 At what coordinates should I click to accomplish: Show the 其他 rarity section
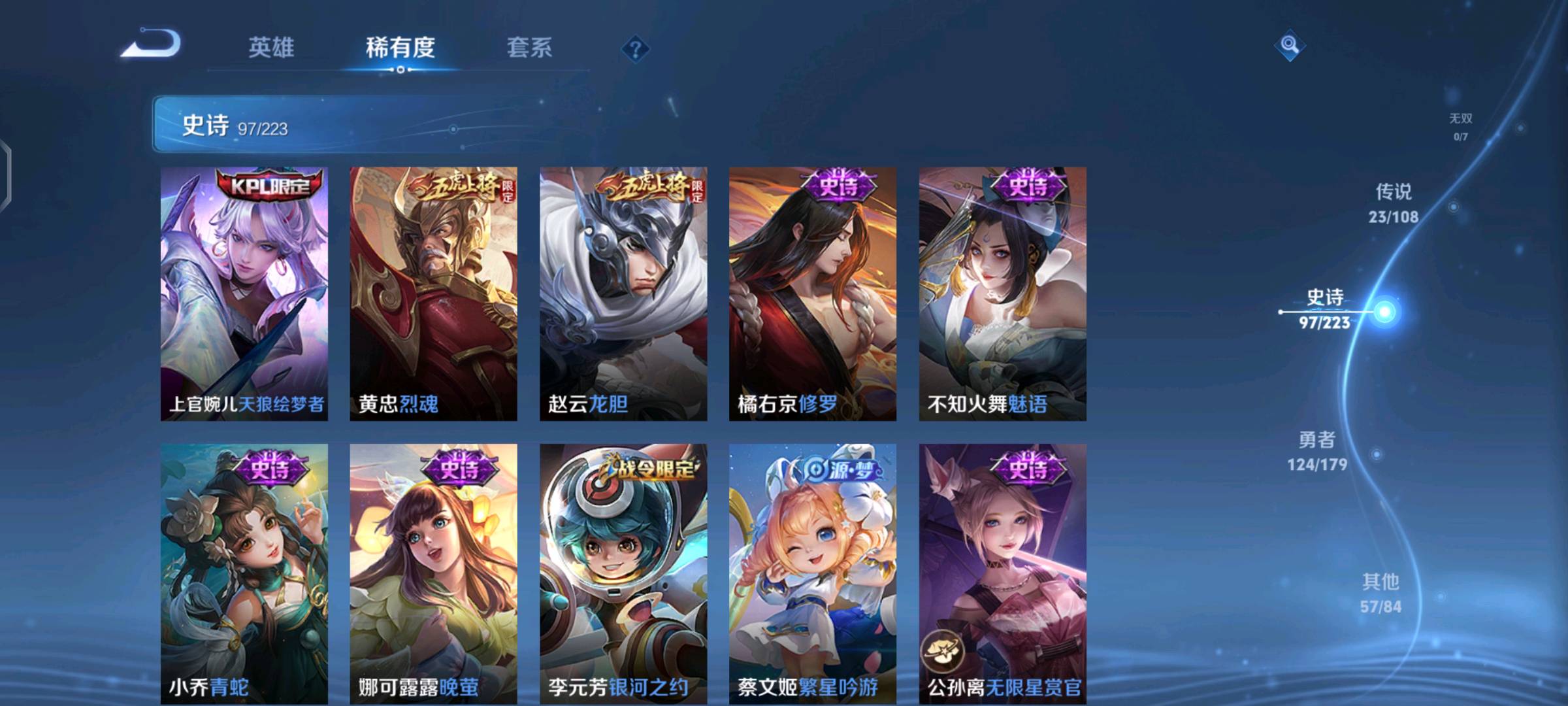[x=1380, y=593]
